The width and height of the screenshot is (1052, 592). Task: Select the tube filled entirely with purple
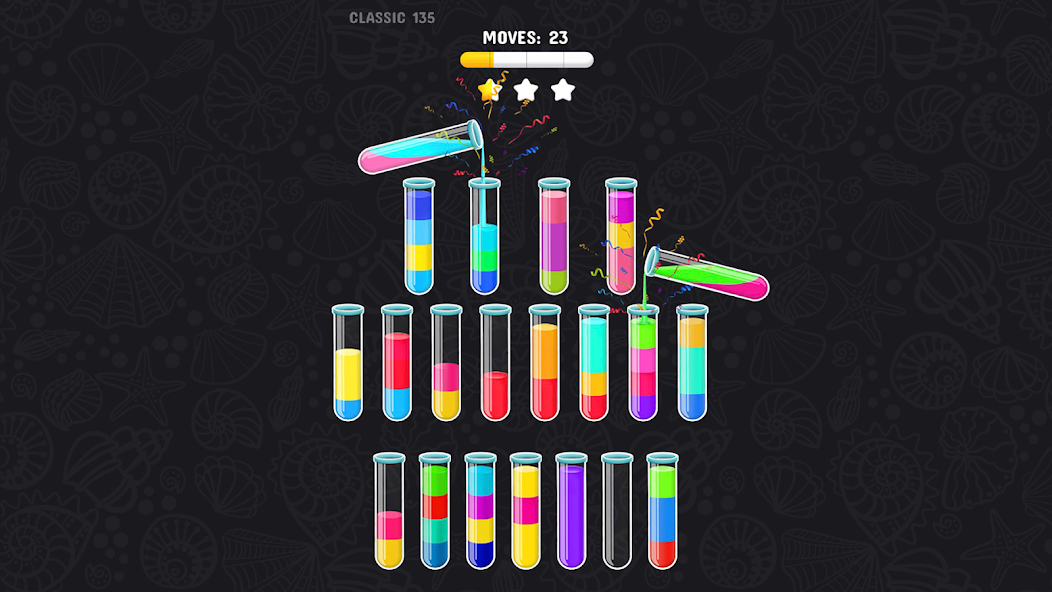click(571, 511)
